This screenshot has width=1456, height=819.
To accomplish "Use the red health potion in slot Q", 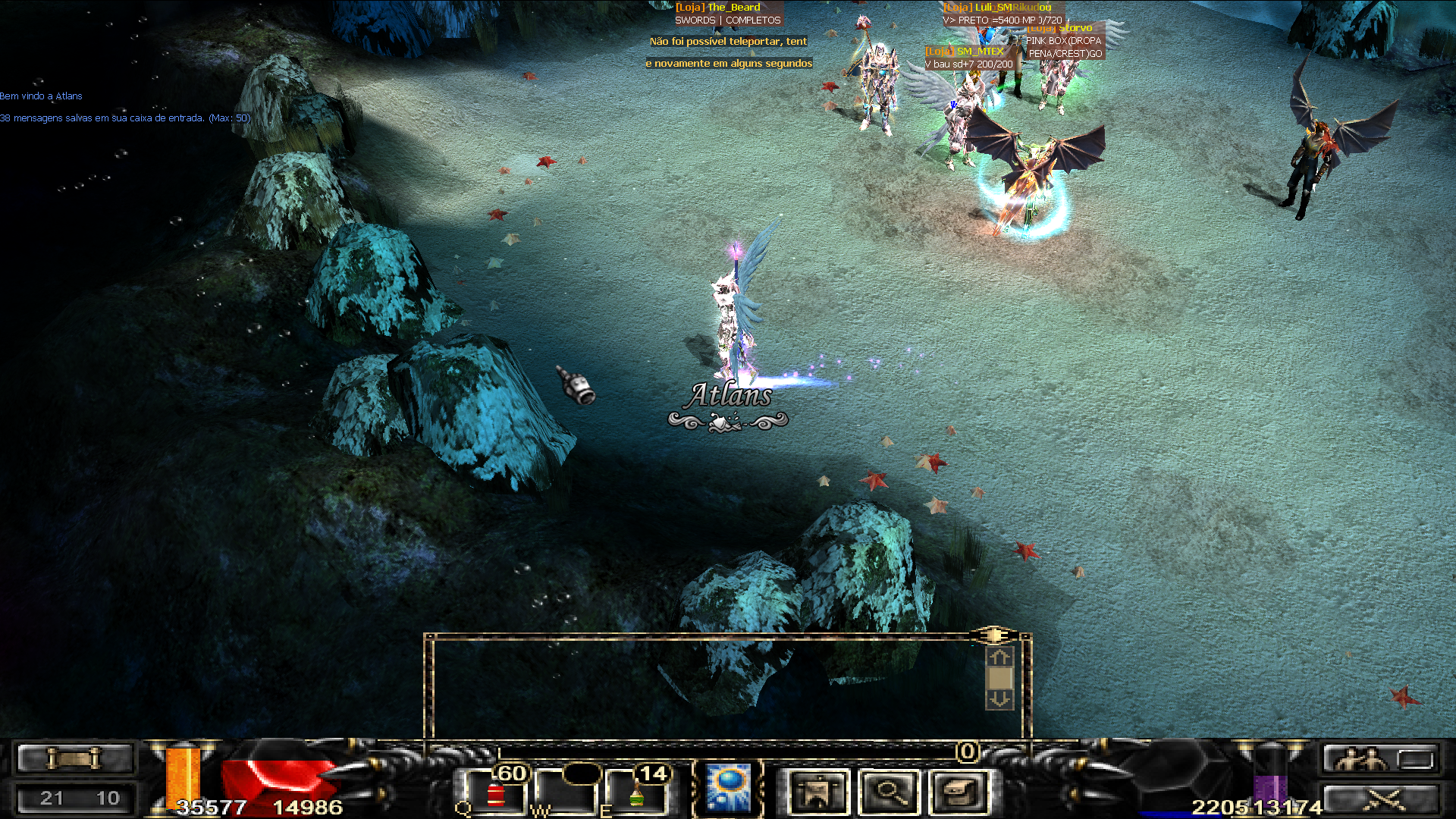I will point(495,795).
